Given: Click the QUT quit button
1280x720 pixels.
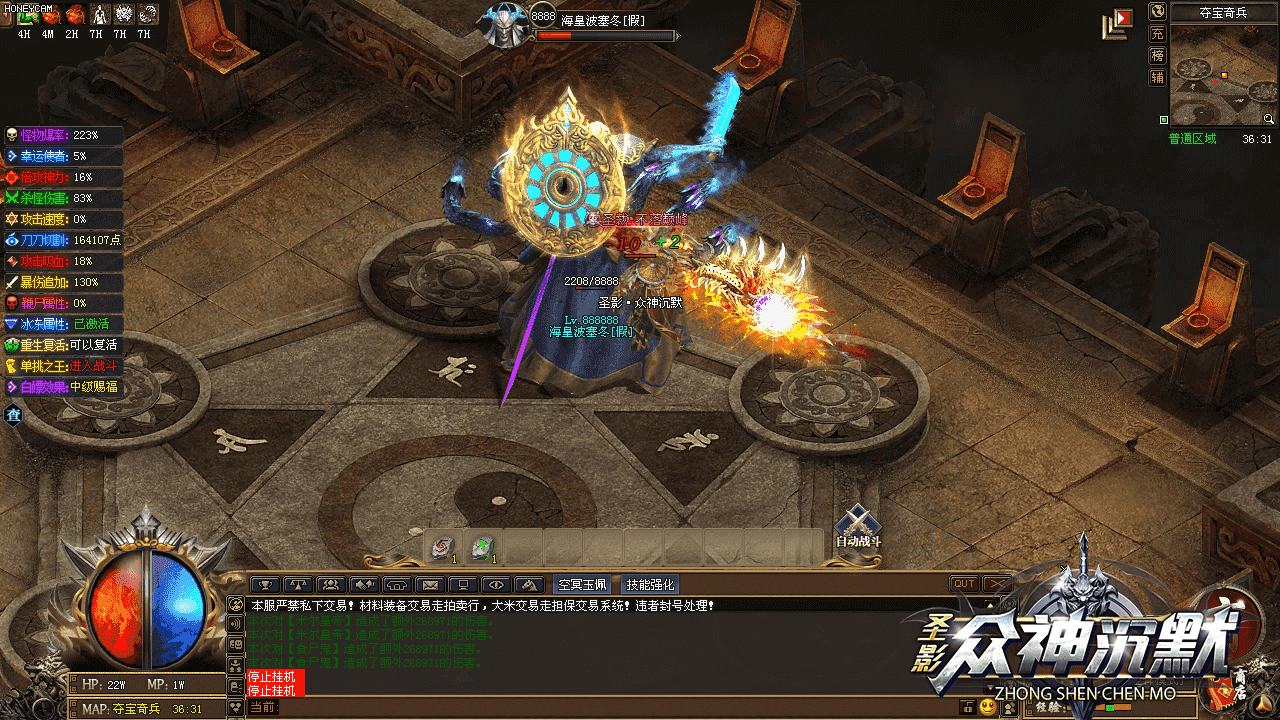Looking at the screenshot, I should pos(964,584).
